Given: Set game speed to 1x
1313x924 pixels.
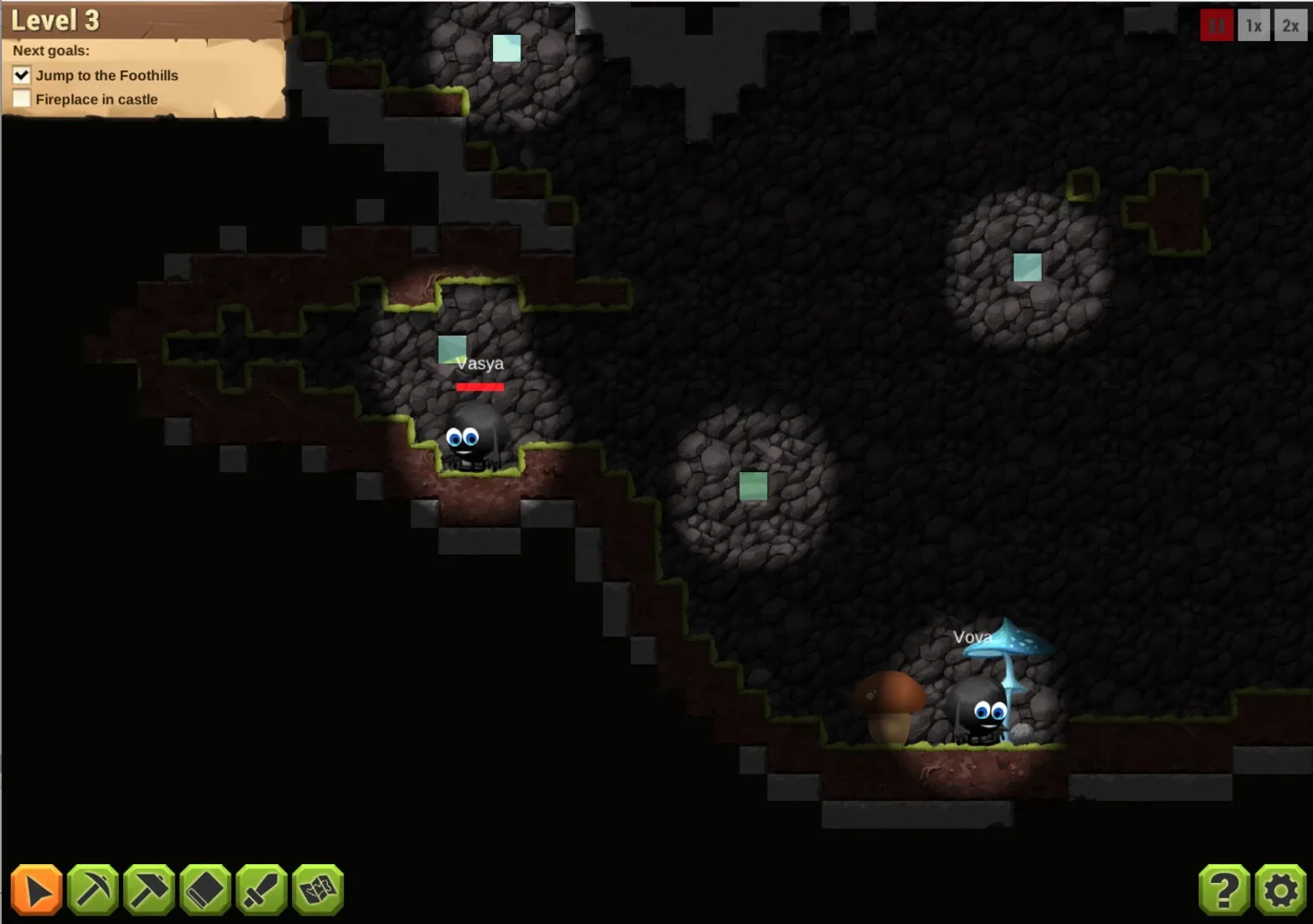Looking at the screenshot, I should pyautogui.click(x=1253, y=25).
